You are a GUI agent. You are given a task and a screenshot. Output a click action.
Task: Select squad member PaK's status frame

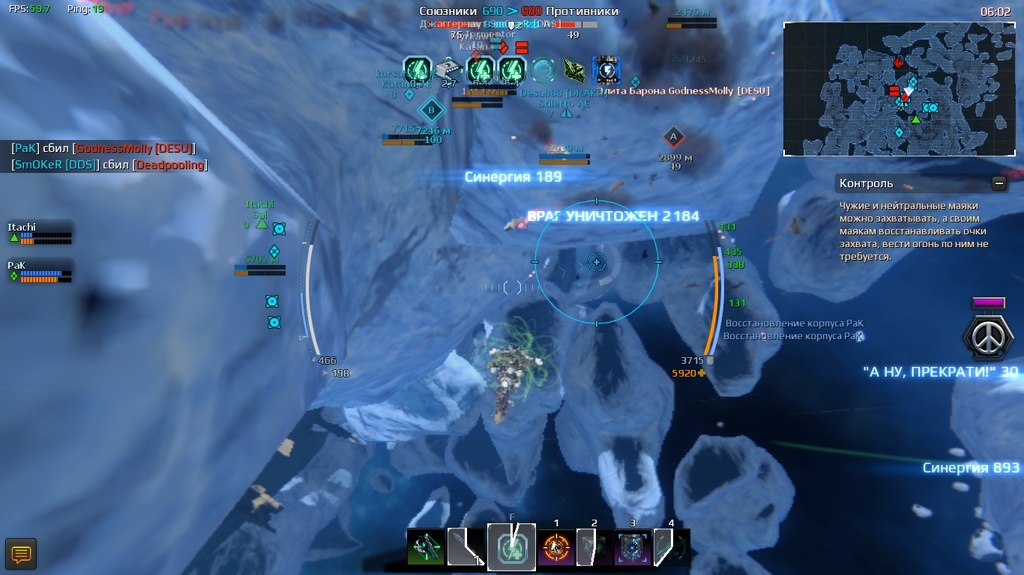pos(41,271)
